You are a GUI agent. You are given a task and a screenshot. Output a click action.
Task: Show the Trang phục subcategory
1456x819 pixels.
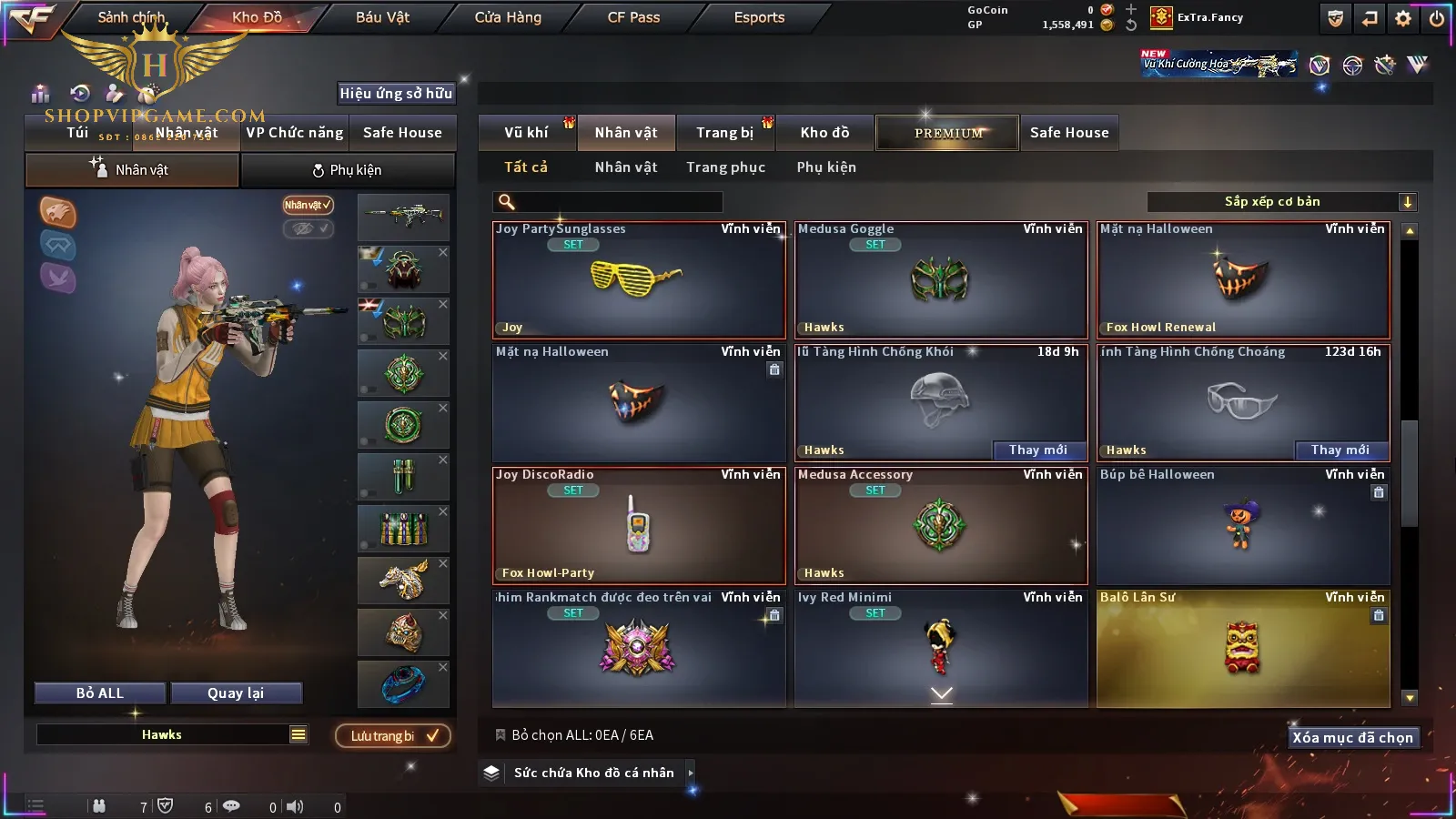tap(725, 167)
